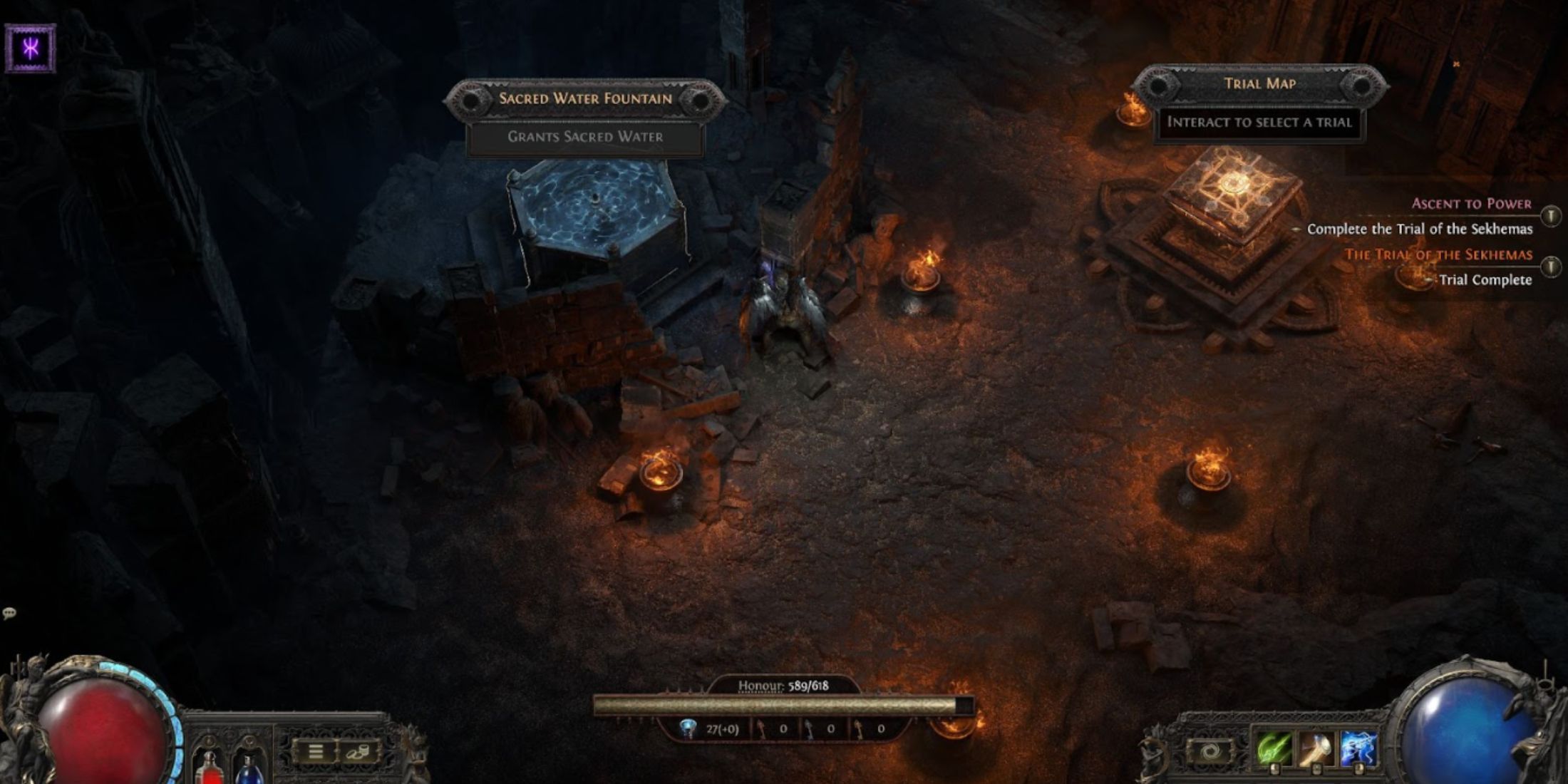Use the red life flask
The height and width of the screenshot is (784, 1568).
pyautogui.click(x=210, y=766)
